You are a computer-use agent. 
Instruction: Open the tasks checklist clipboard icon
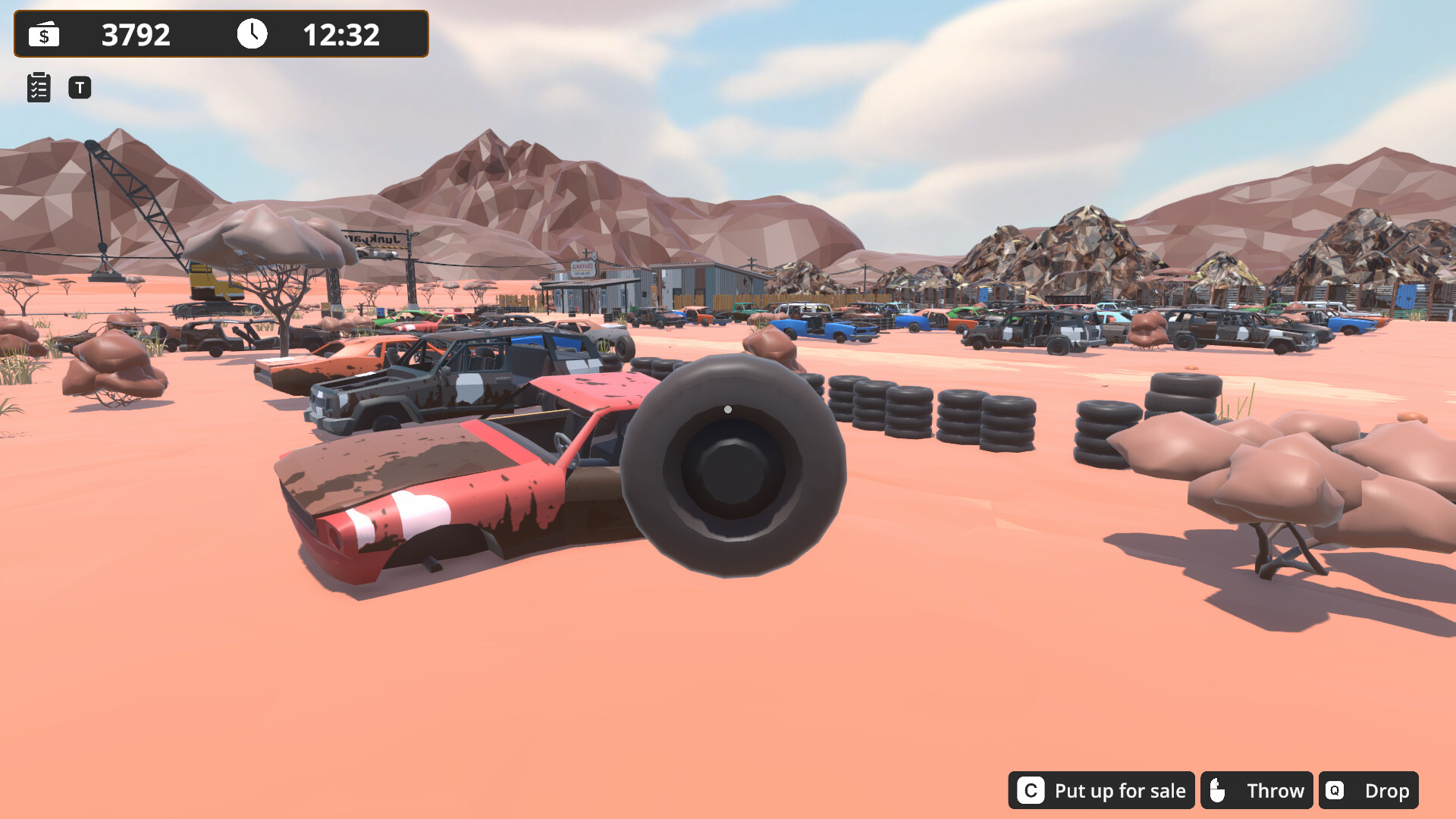point(38,87)
